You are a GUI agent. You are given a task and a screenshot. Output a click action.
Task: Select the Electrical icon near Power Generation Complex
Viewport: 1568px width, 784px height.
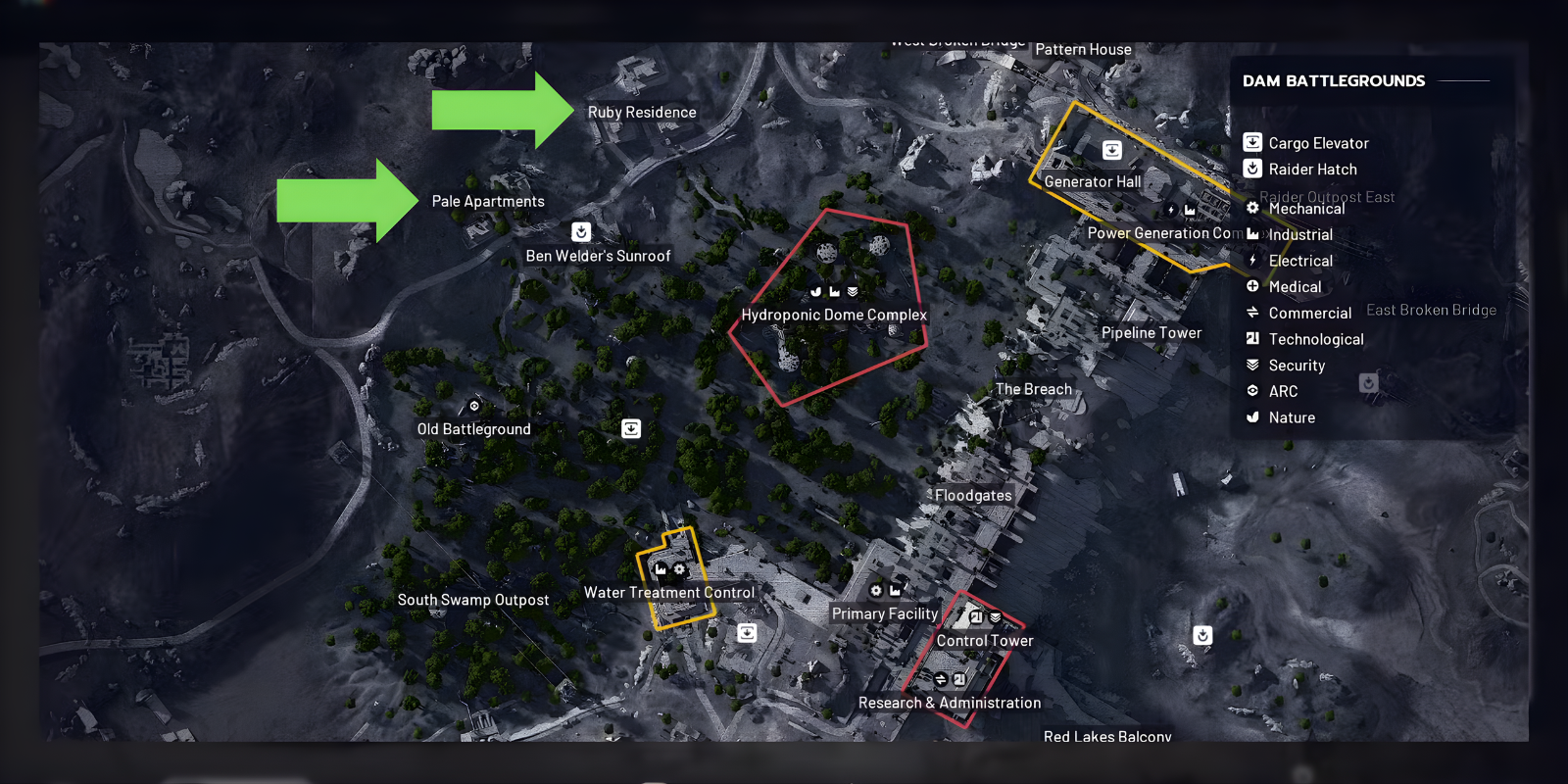[x=1170, y=209]
